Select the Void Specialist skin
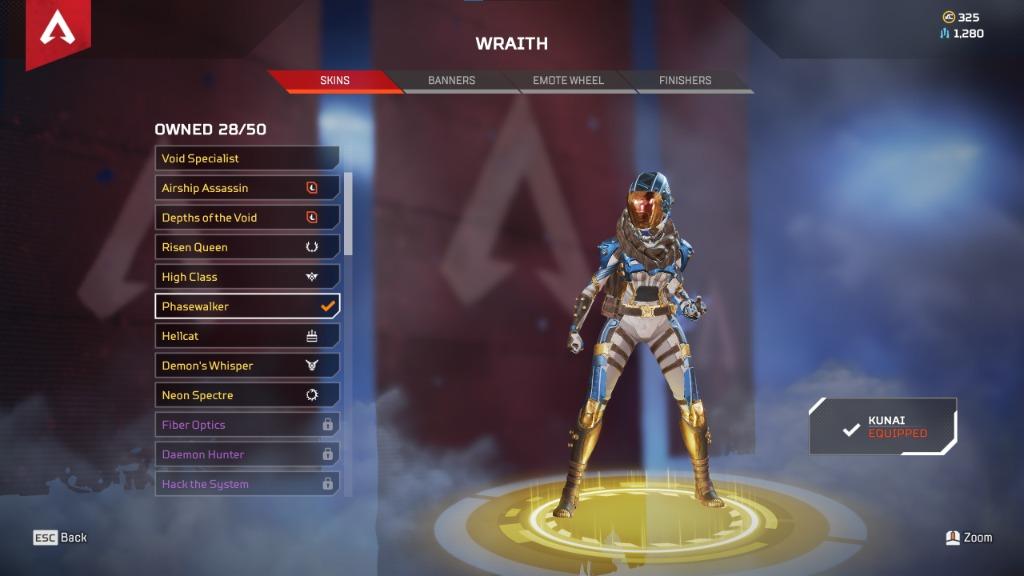The width and height of the screenshot is (1024, 576). point(247,158)
